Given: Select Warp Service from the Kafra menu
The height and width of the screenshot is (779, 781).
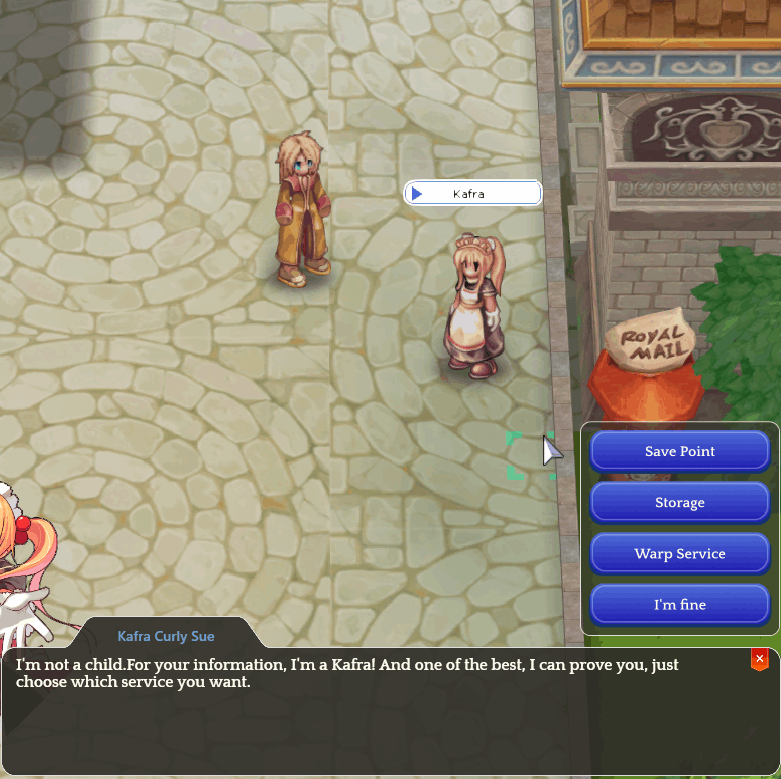Looking at the screenshot, I should (x=679, y=553).
